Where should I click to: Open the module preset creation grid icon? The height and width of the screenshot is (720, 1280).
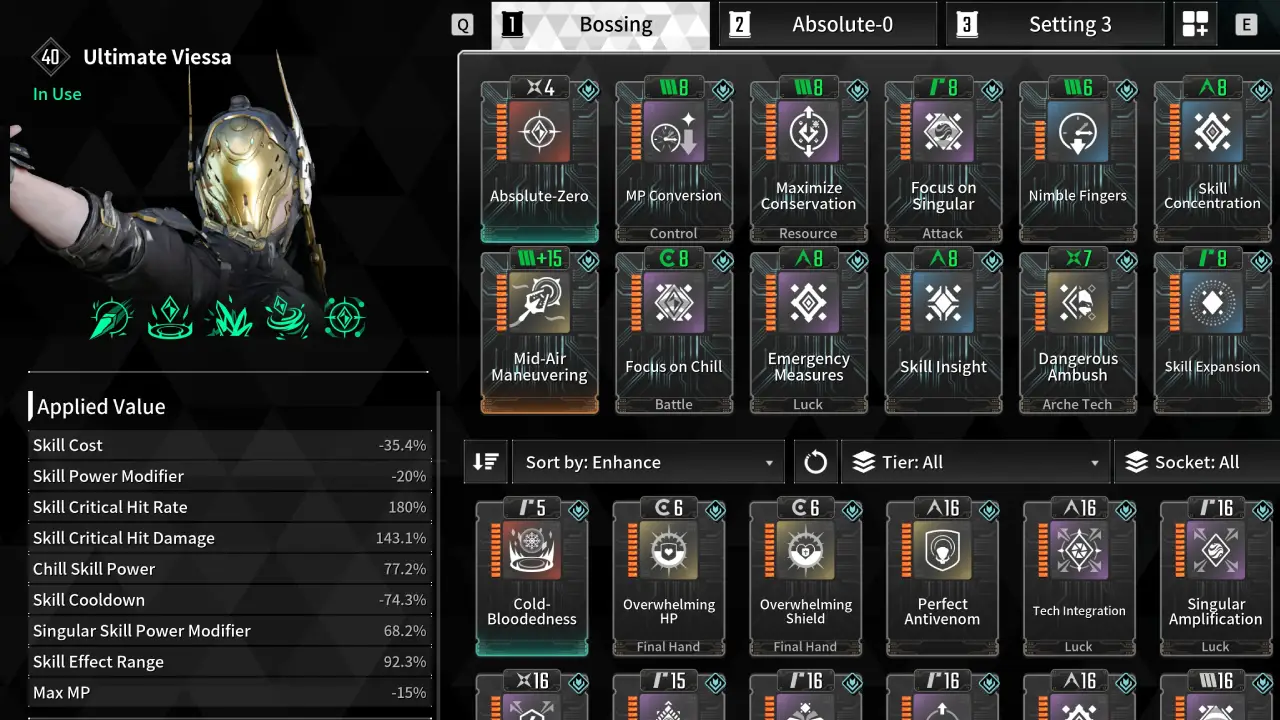(x=1195, y=23)
